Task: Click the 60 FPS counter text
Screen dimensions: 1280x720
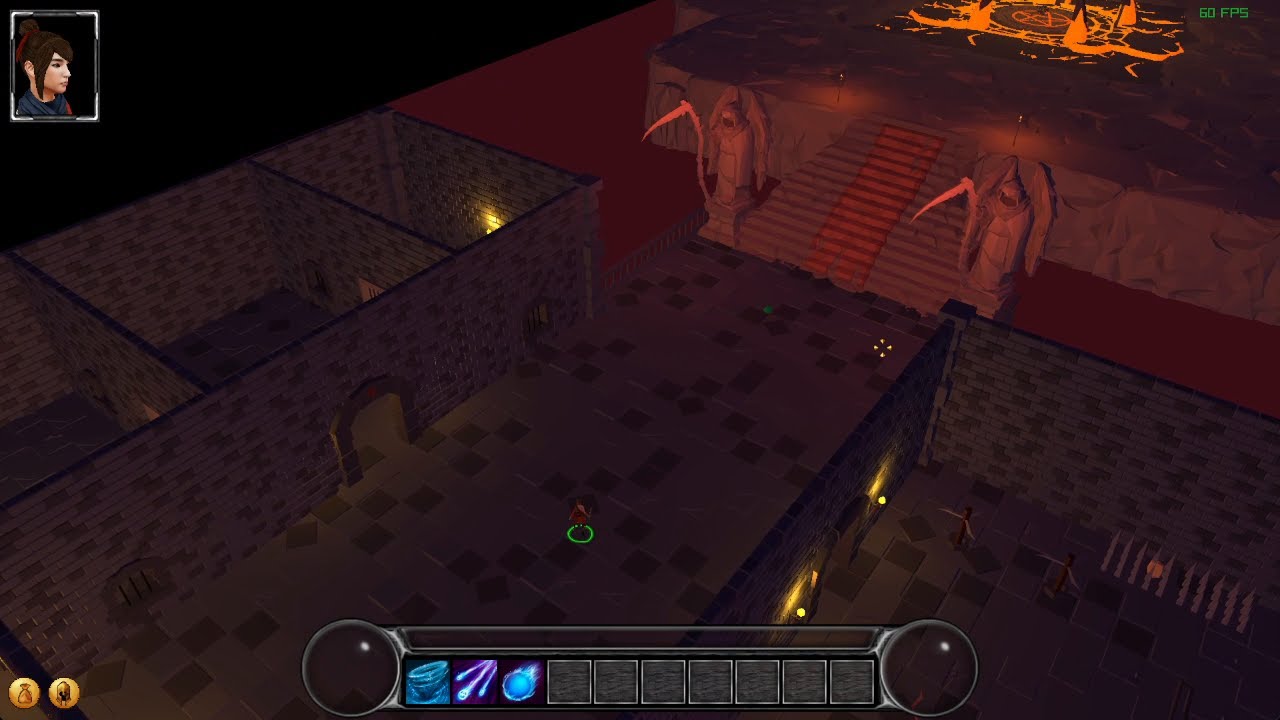Action: point(1222,13)
